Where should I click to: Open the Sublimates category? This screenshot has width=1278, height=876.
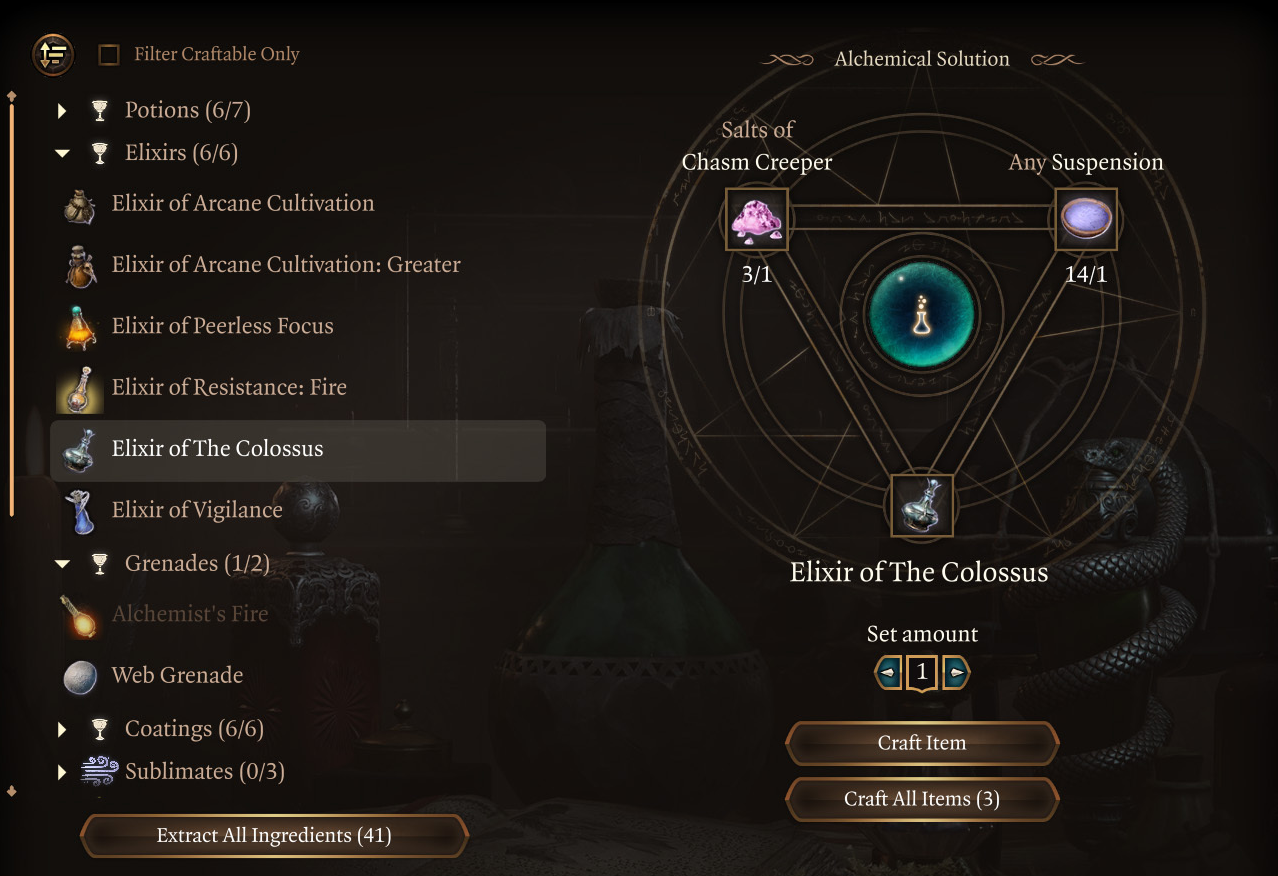(62, 772)
